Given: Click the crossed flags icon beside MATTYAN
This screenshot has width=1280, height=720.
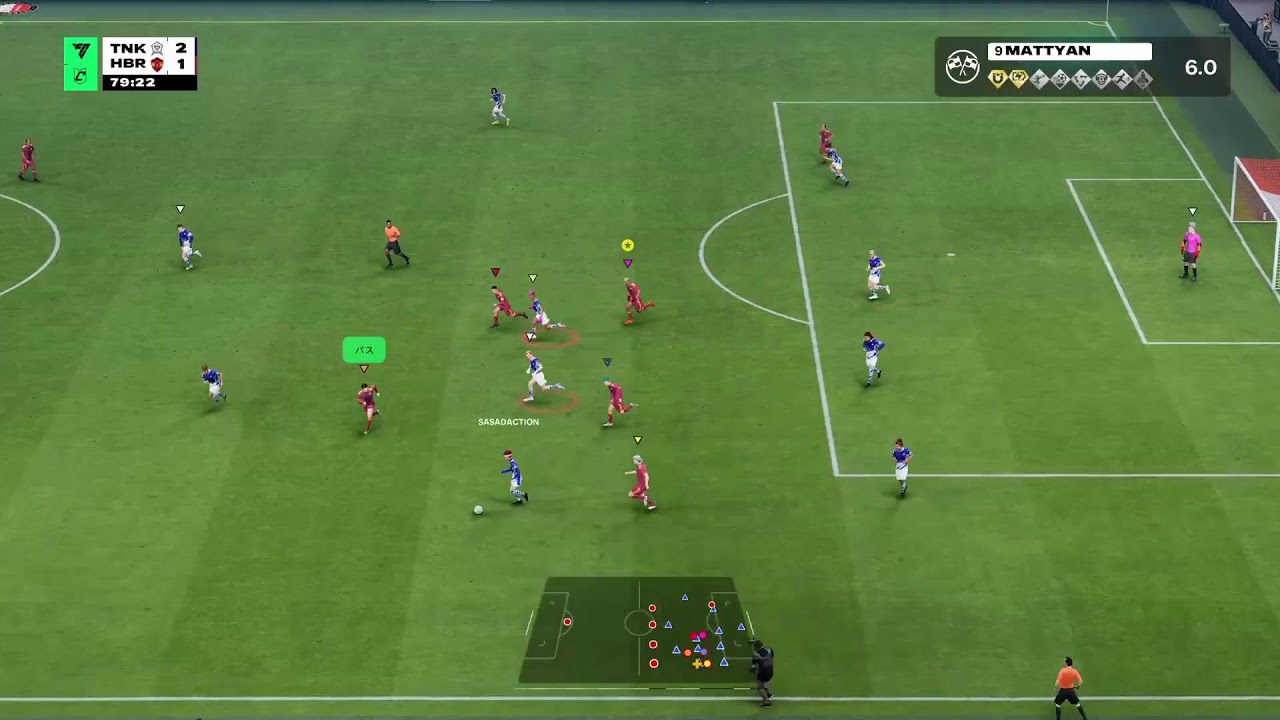Looking at the screenshot, I should pyautogui.click(x=962, y=67).
